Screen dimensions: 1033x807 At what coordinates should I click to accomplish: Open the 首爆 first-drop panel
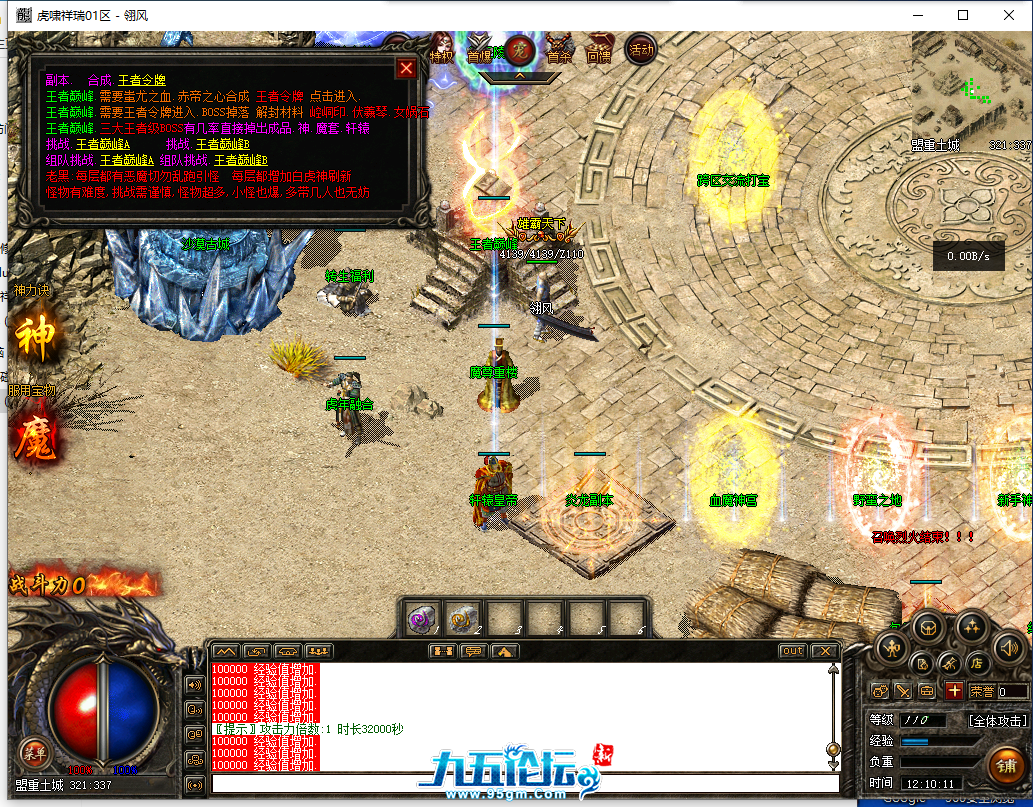click(x=481, y=51)
